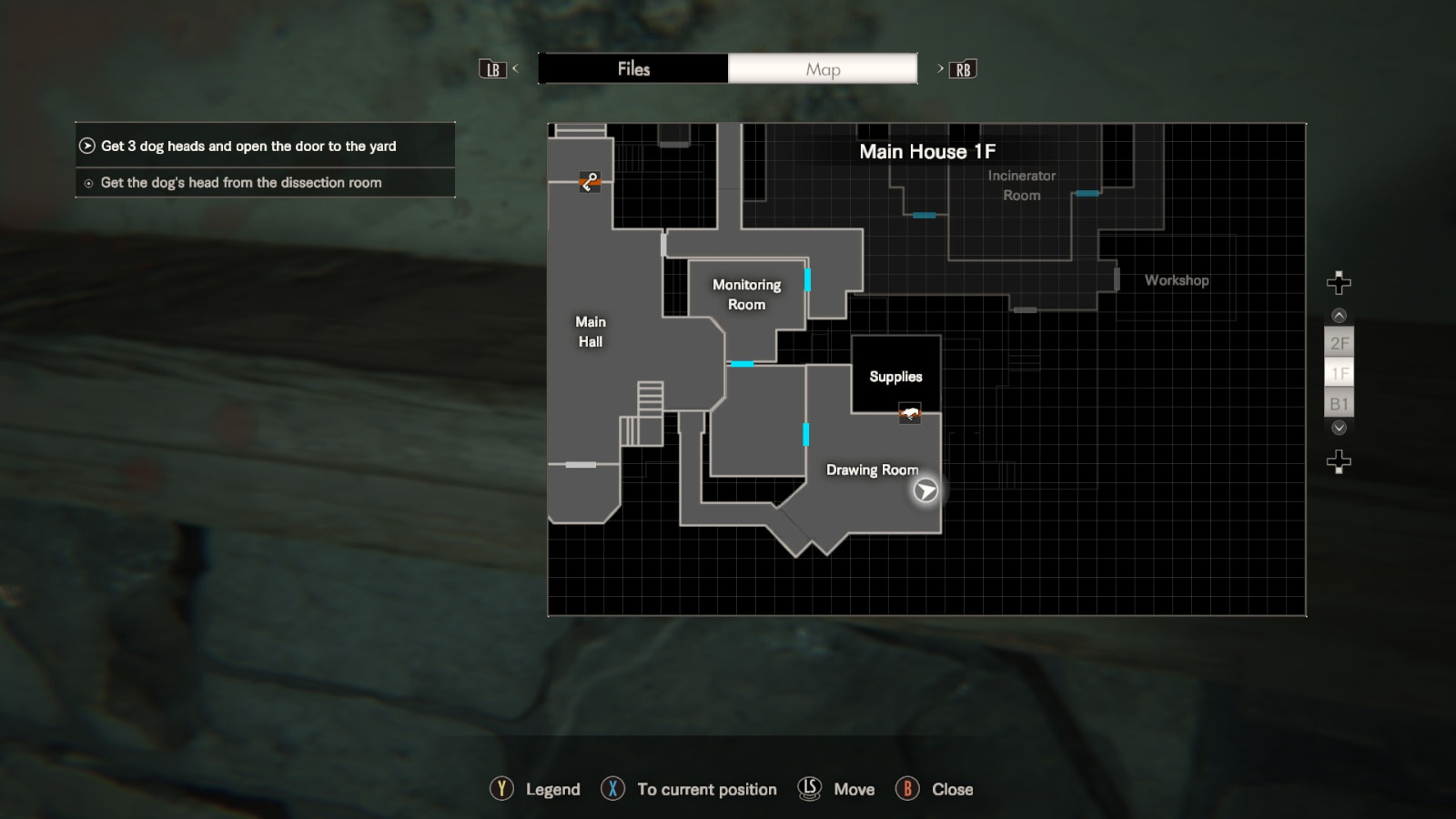
Task: Select the dog heads yard objective
Action: 248,146
